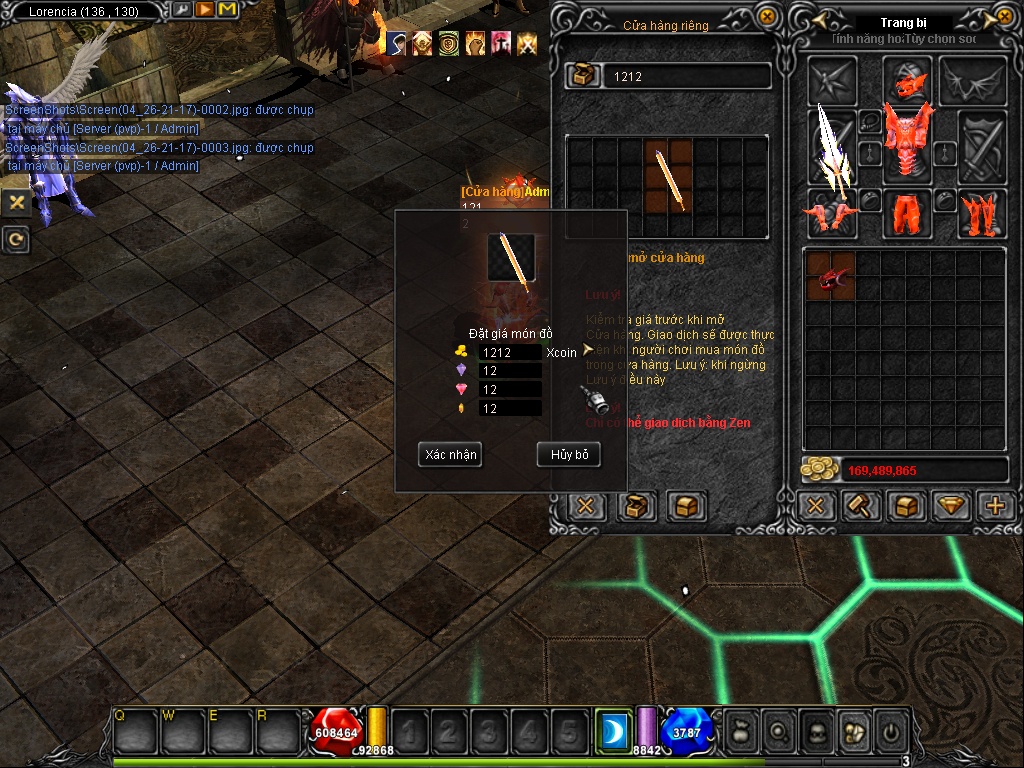Edit the Xcoin price field showing 1212

click(x=510, y=352)
